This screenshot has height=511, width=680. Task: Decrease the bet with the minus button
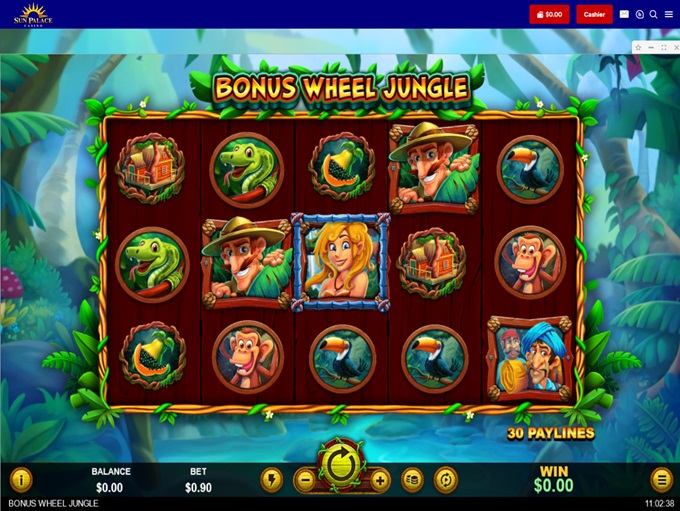[x=305, y=480]
